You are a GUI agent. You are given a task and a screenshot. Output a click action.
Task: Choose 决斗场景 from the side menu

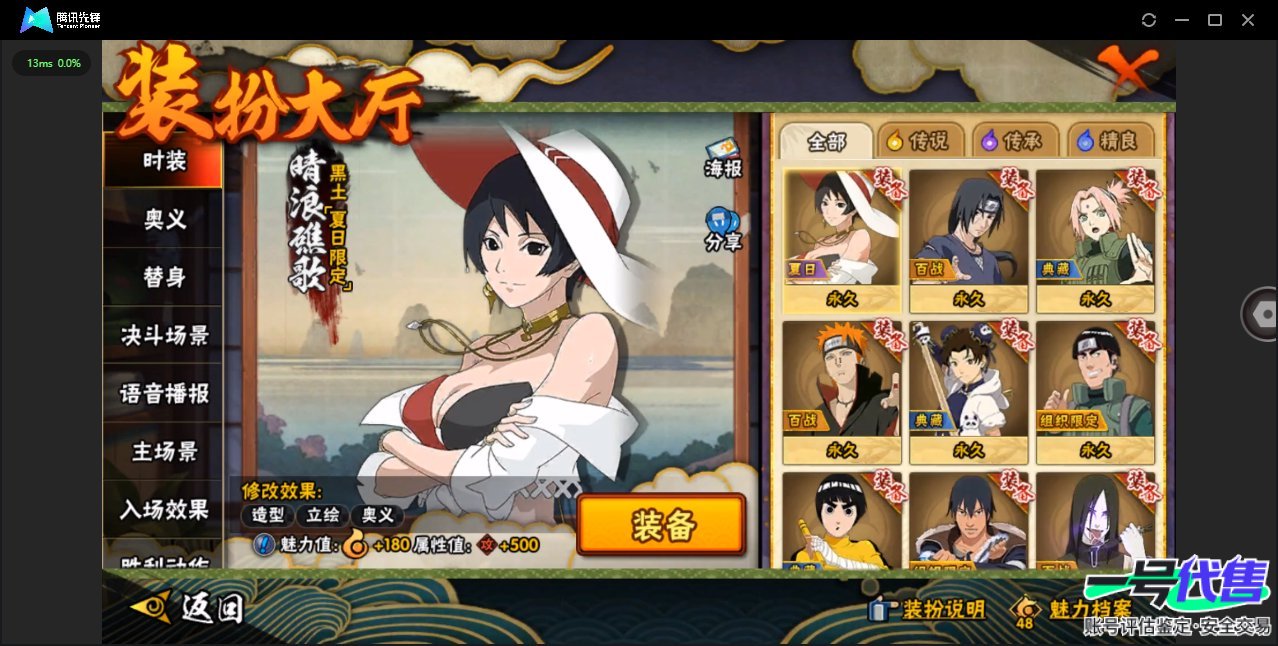click(x=164, y=335)
